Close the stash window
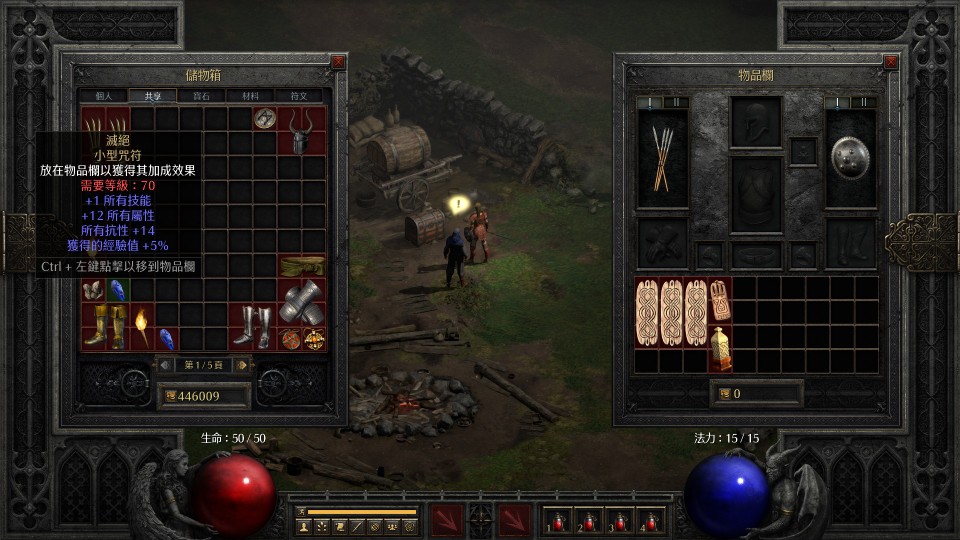Viewport: 960px width, 540px height. point(338,62)
